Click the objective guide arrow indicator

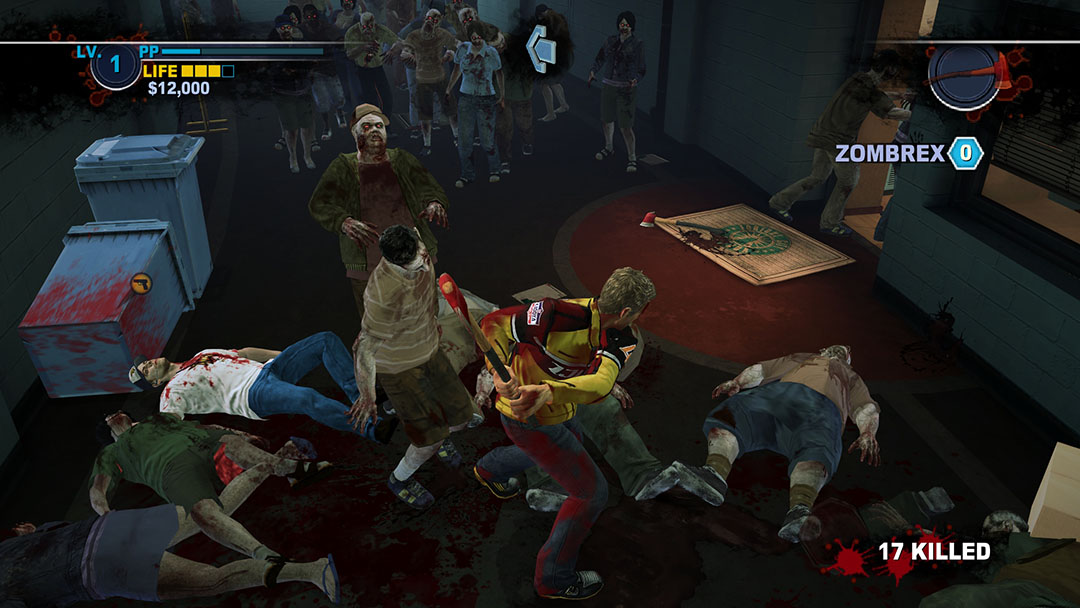click(x=543, y=44)
